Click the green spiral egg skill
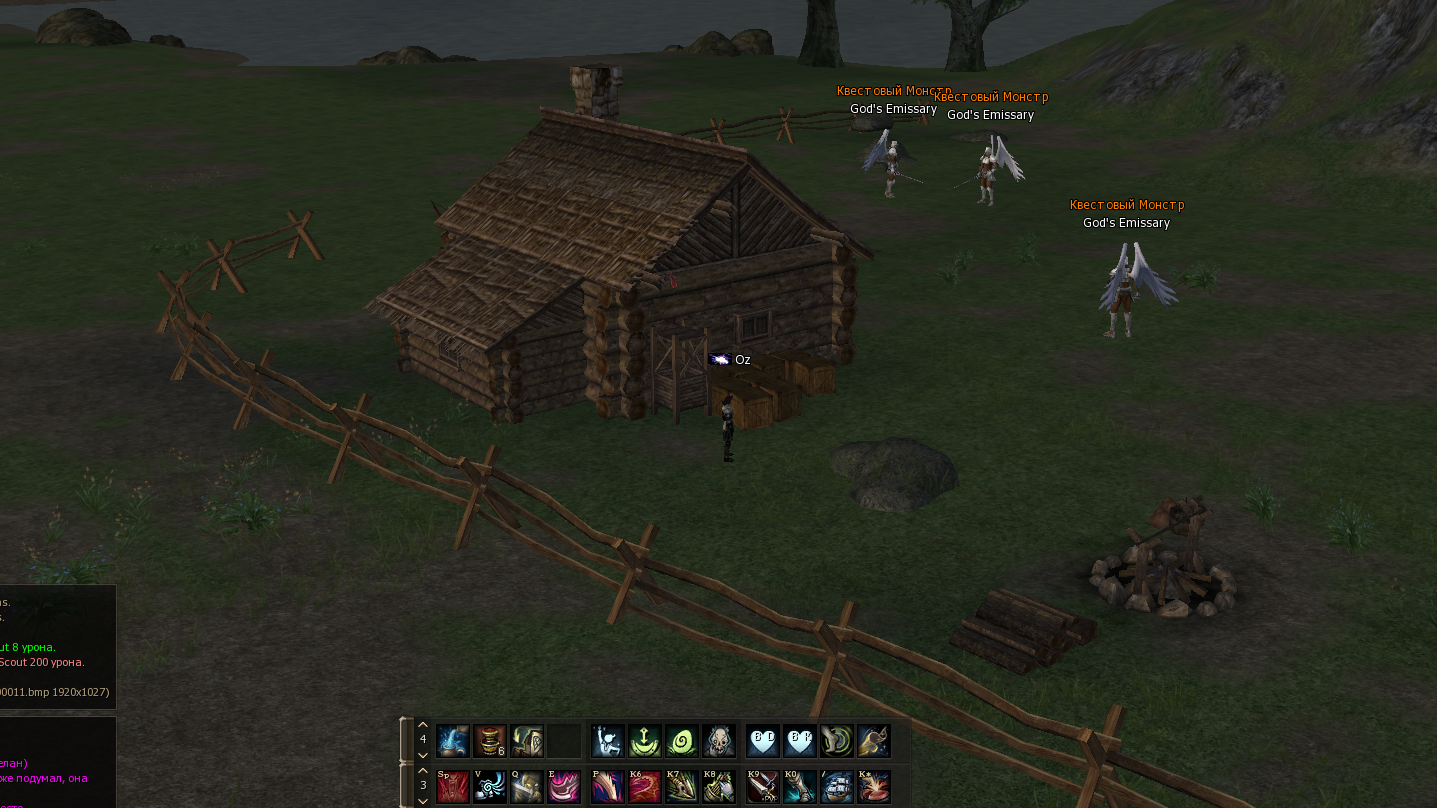Viewport: 1437px width, 808px height. click(x=682, y=742)
